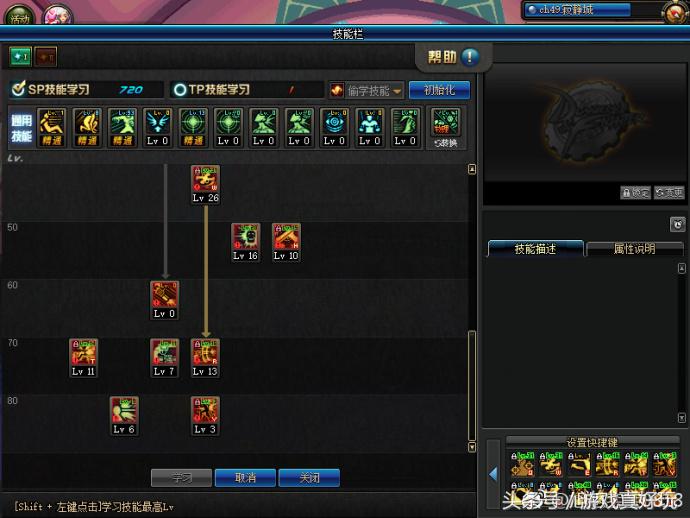Select the SP技能学习 option
Image resolution: width=690 pixels, height=518 pixels.
click(59, 90)
